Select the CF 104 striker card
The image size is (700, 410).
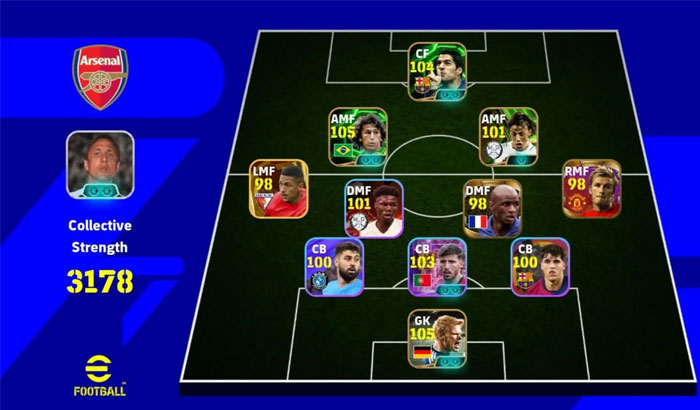pos(437,70)
